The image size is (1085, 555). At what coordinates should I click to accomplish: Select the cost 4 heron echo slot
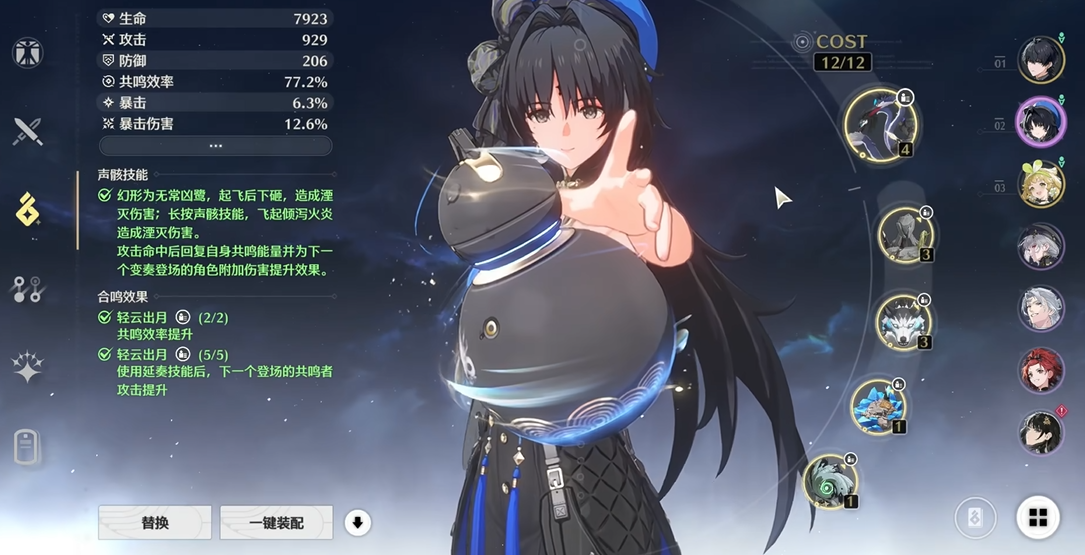click(x=880, y=124)
